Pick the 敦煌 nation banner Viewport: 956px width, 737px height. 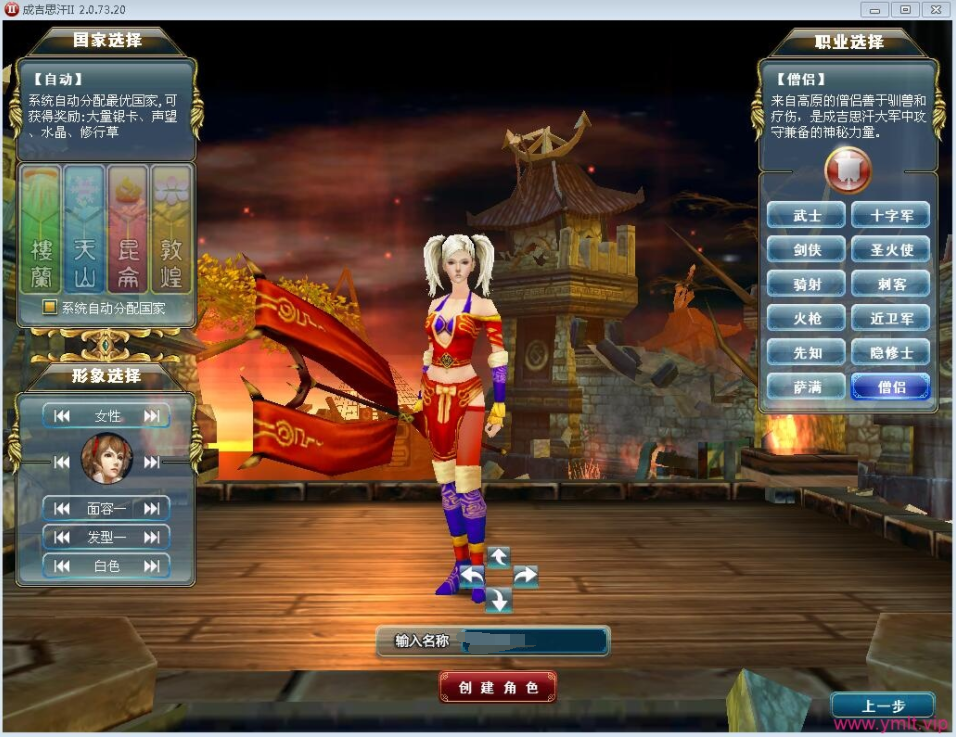click(171, 229)
